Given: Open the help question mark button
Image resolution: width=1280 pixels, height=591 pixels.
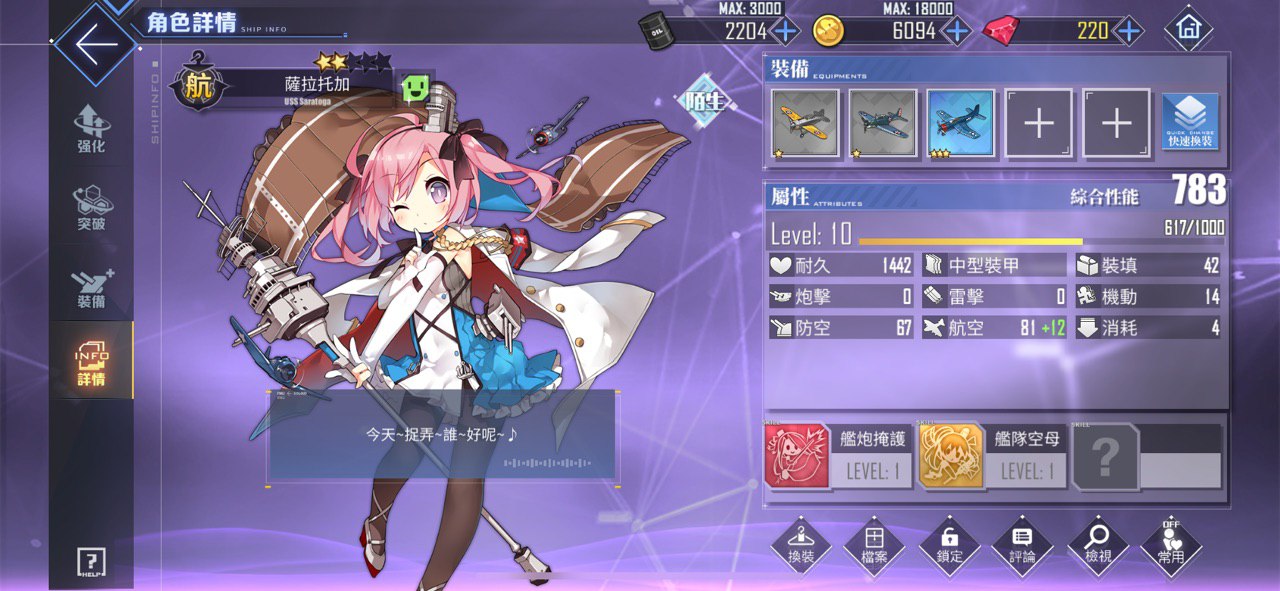Looking at the screenshot, I should [x=91, y=562].
